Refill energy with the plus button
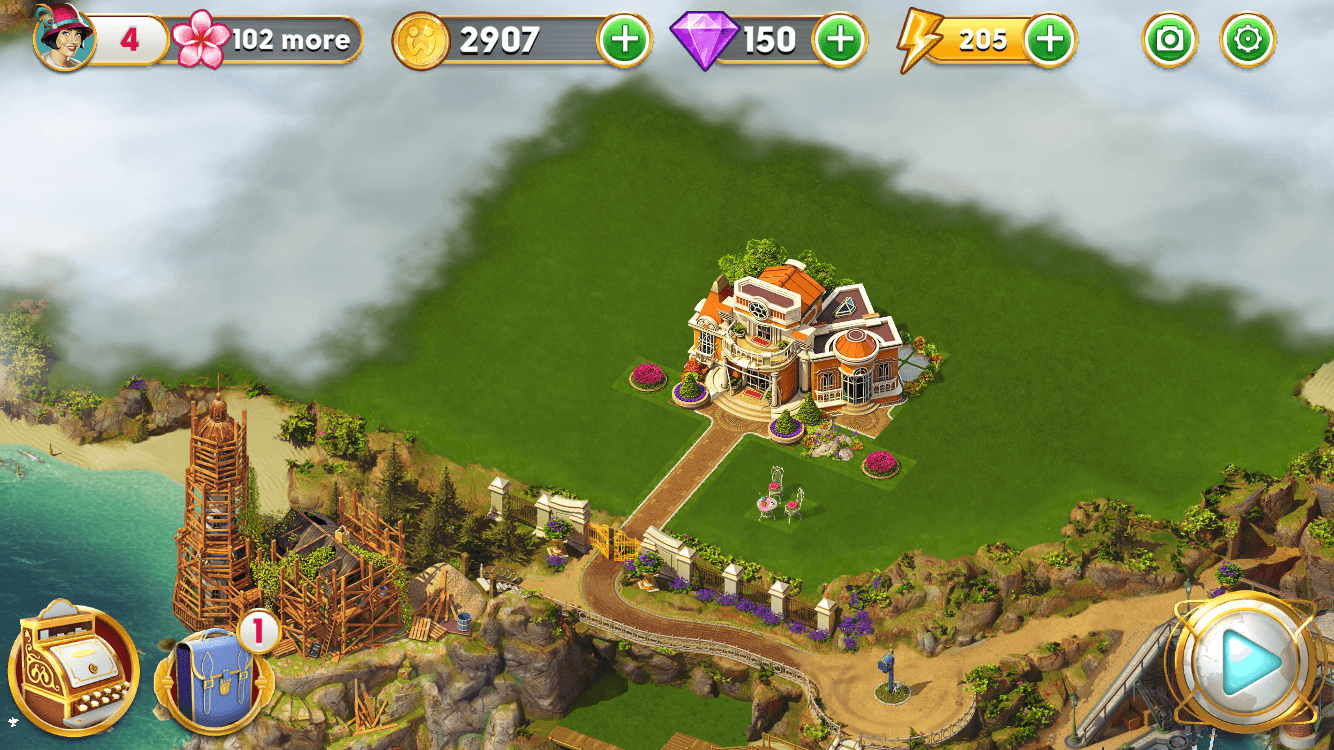Image resolution: width=1334 pixels, height=750 pixels. point(1049,41)
